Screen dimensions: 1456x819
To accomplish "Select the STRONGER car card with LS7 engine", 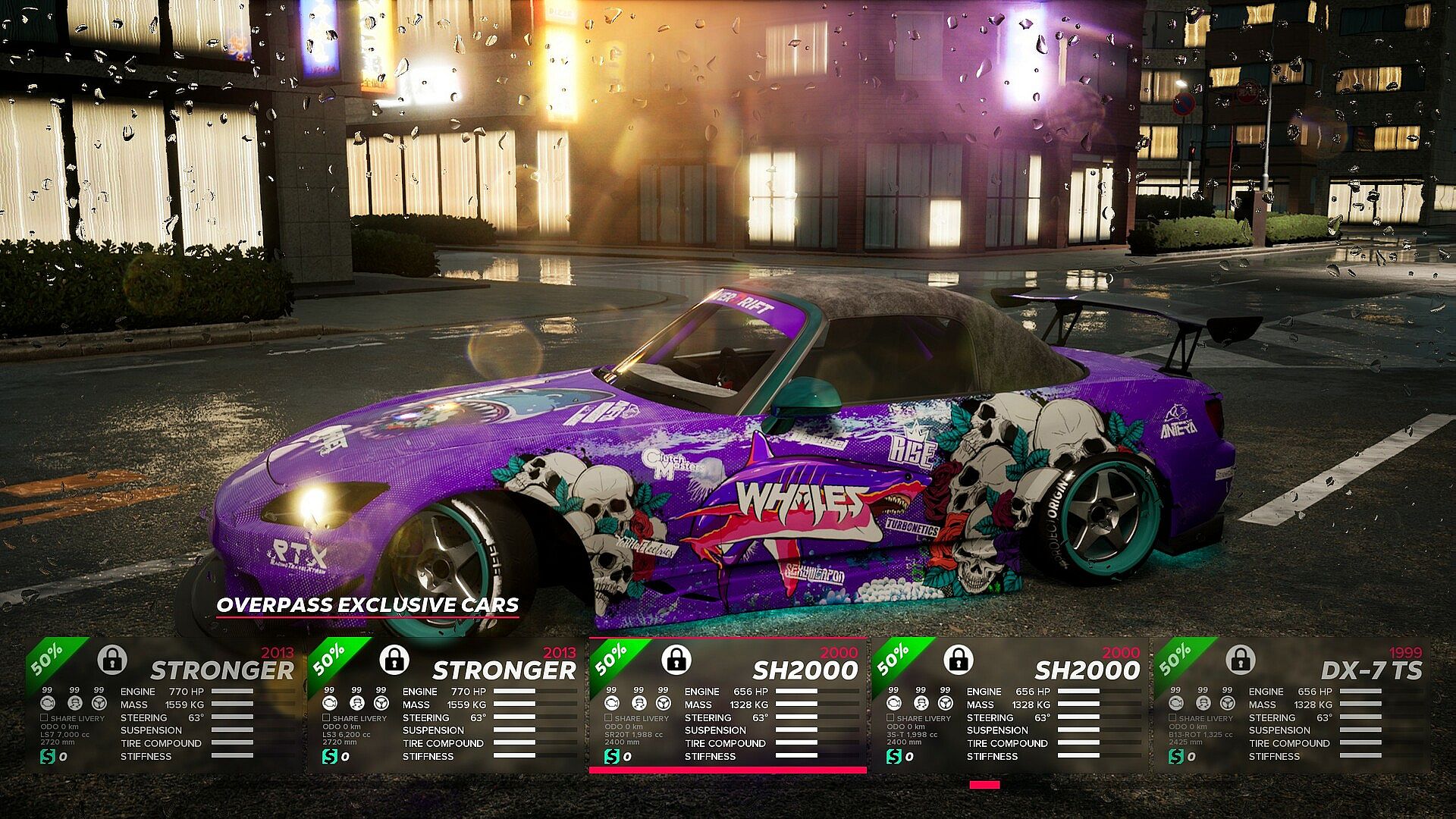I will (163, 705).
